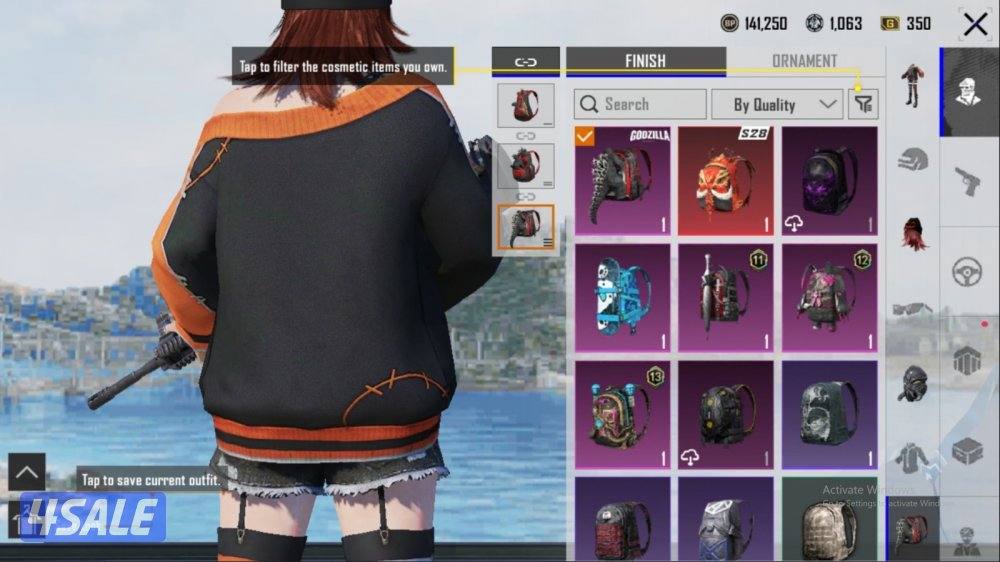Select the Finish tab
This screenshot has width=1000, height=562.
[x=645, y=61]
